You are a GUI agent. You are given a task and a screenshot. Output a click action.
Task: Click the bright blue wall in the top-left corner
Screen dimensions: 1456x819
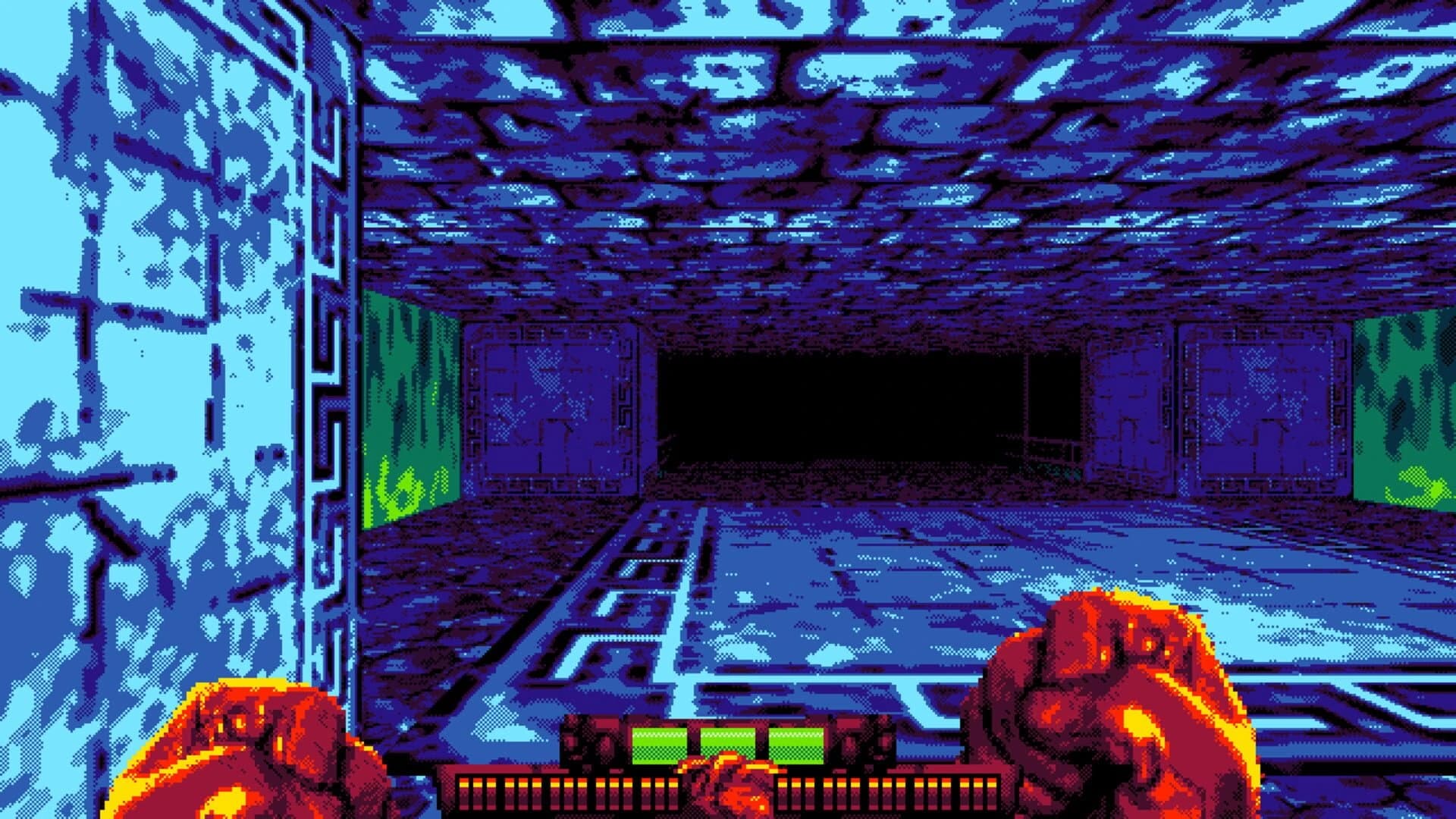(114, 114)
